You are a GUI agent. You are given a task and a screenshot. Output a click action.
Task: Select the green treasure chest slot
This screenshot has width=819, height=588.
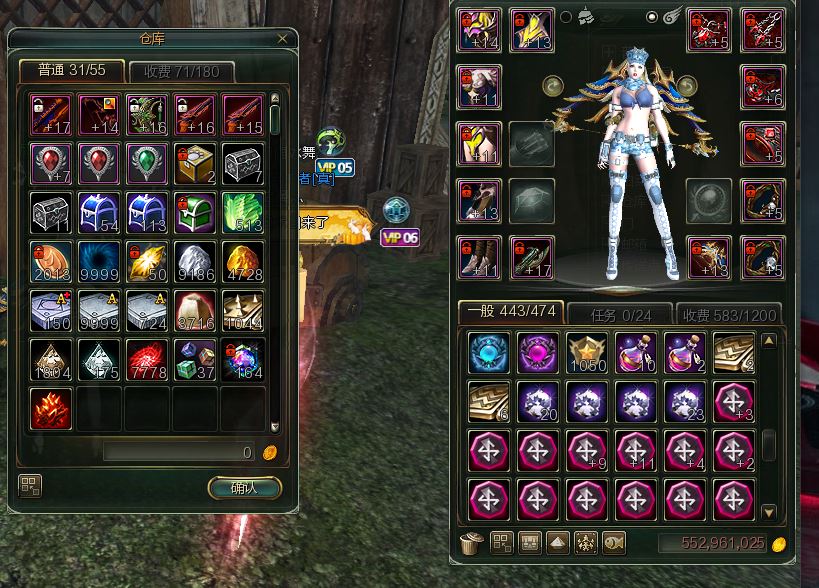(194, 212)
